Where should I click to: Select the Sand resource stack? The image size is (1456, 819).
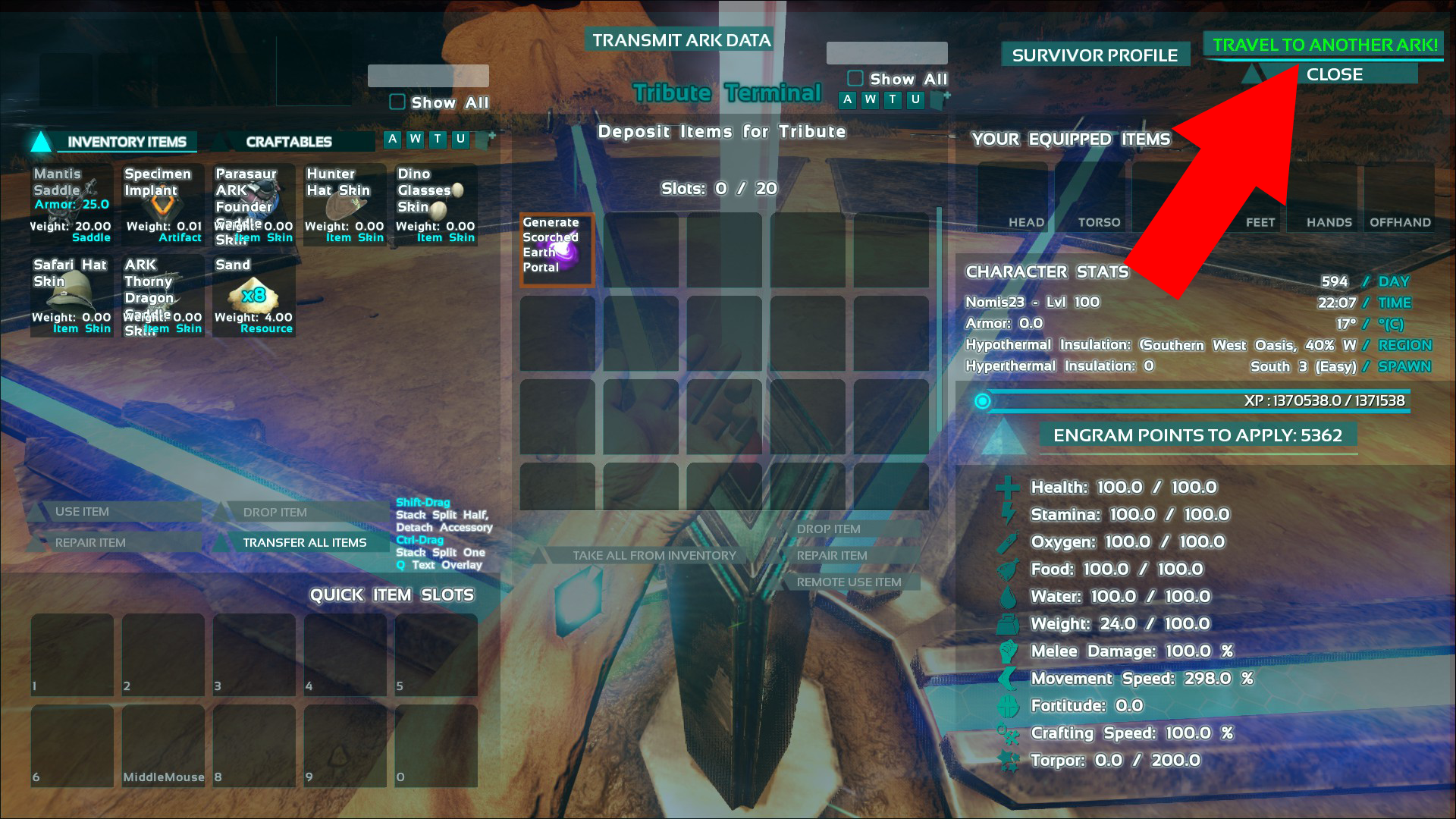254,296
